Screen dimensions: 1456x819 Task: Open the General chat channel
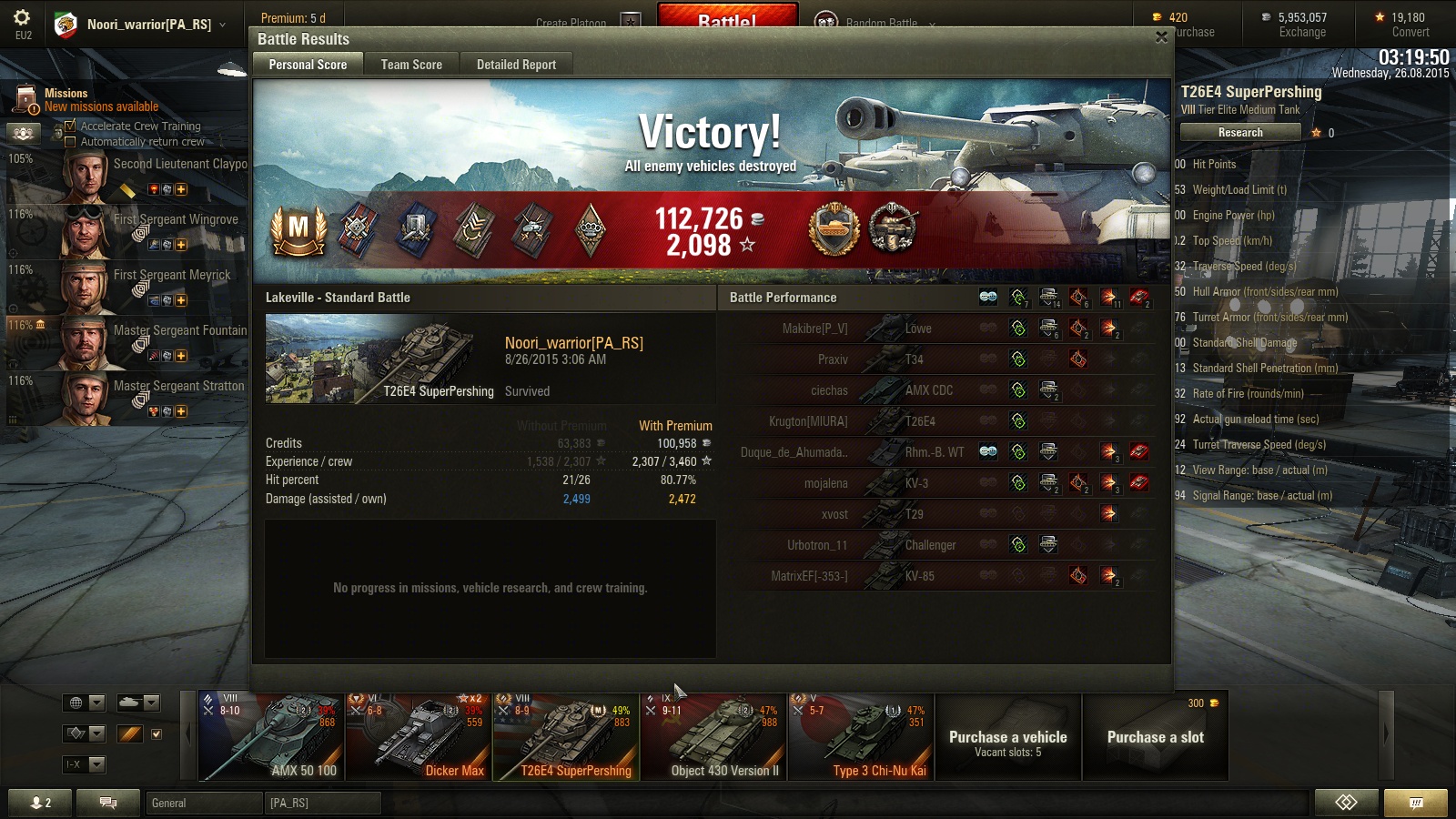coord(204,803)
